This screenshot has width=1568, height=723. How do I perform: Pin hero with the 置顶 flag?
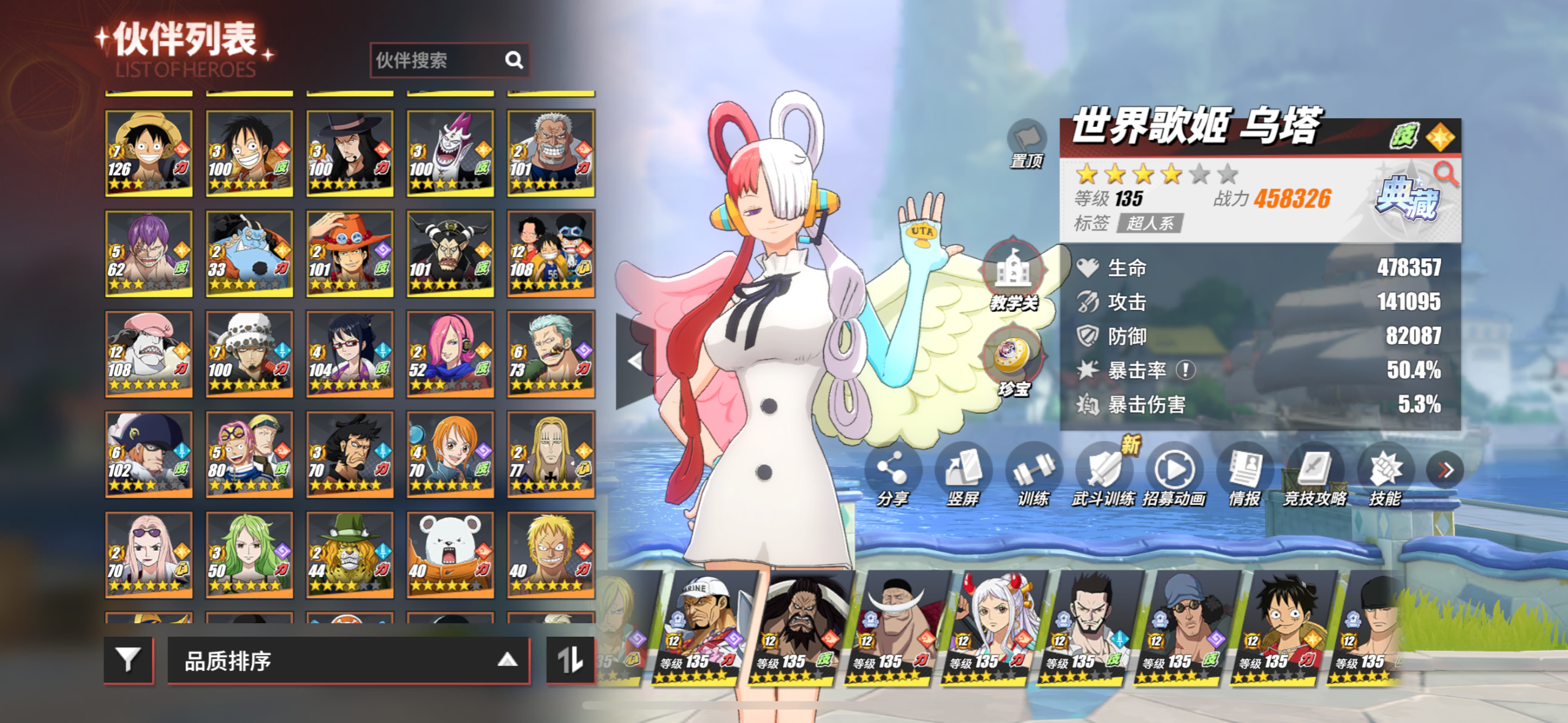(x=1027, y=143)
